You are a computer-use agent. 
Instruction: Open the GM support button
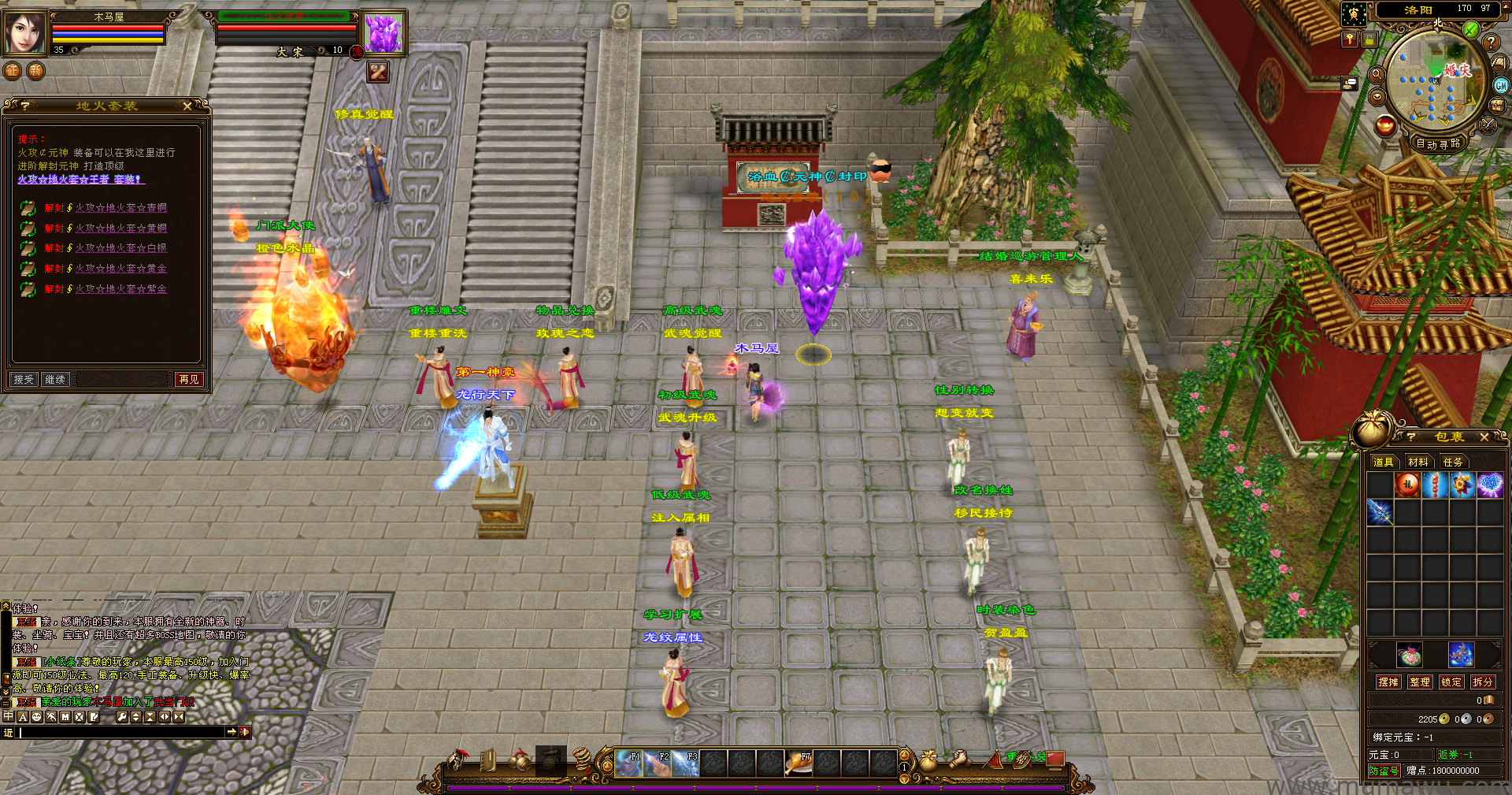coord(1501,85)
